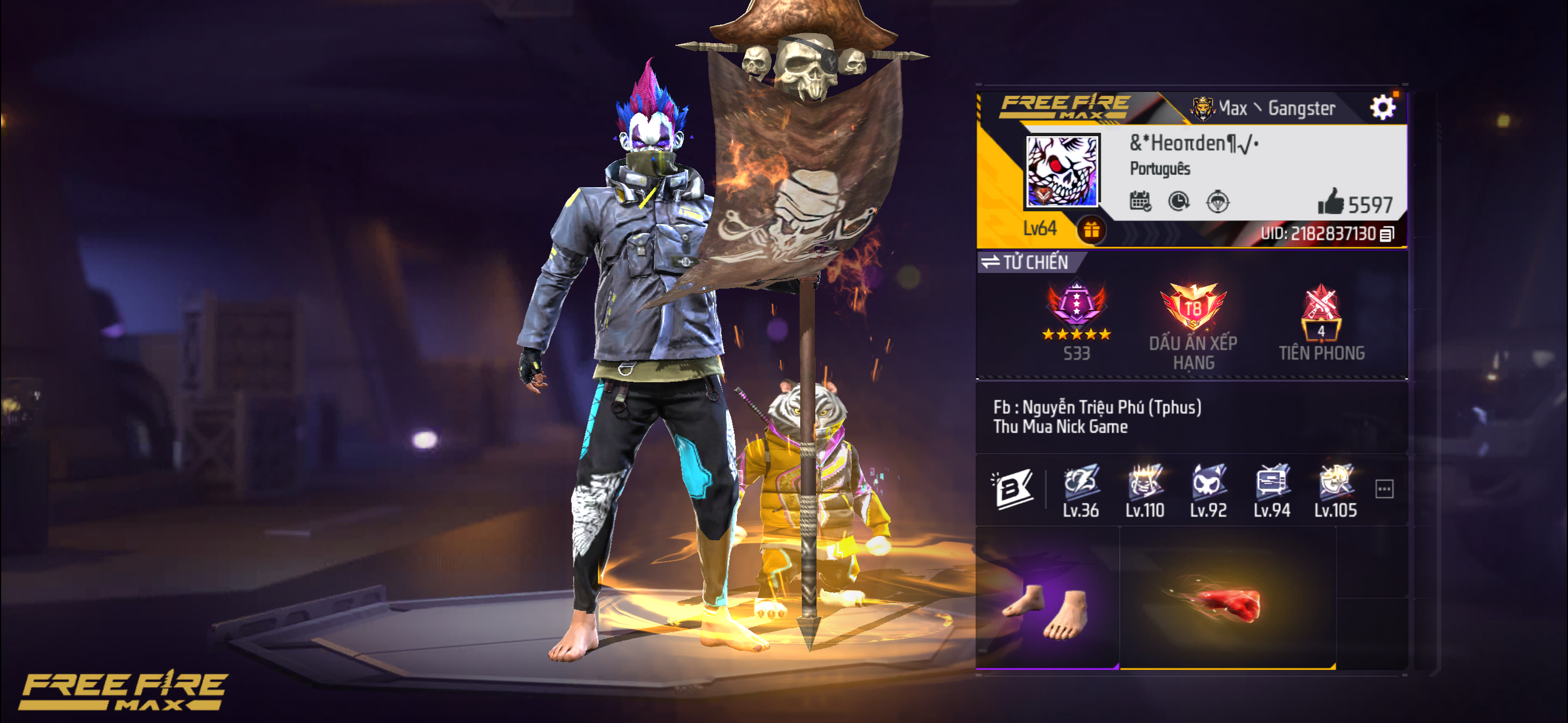The height and width of the screenshot is (723, 1568).
Task: Open the skull avatar picture
Action: click(1062, 170)
